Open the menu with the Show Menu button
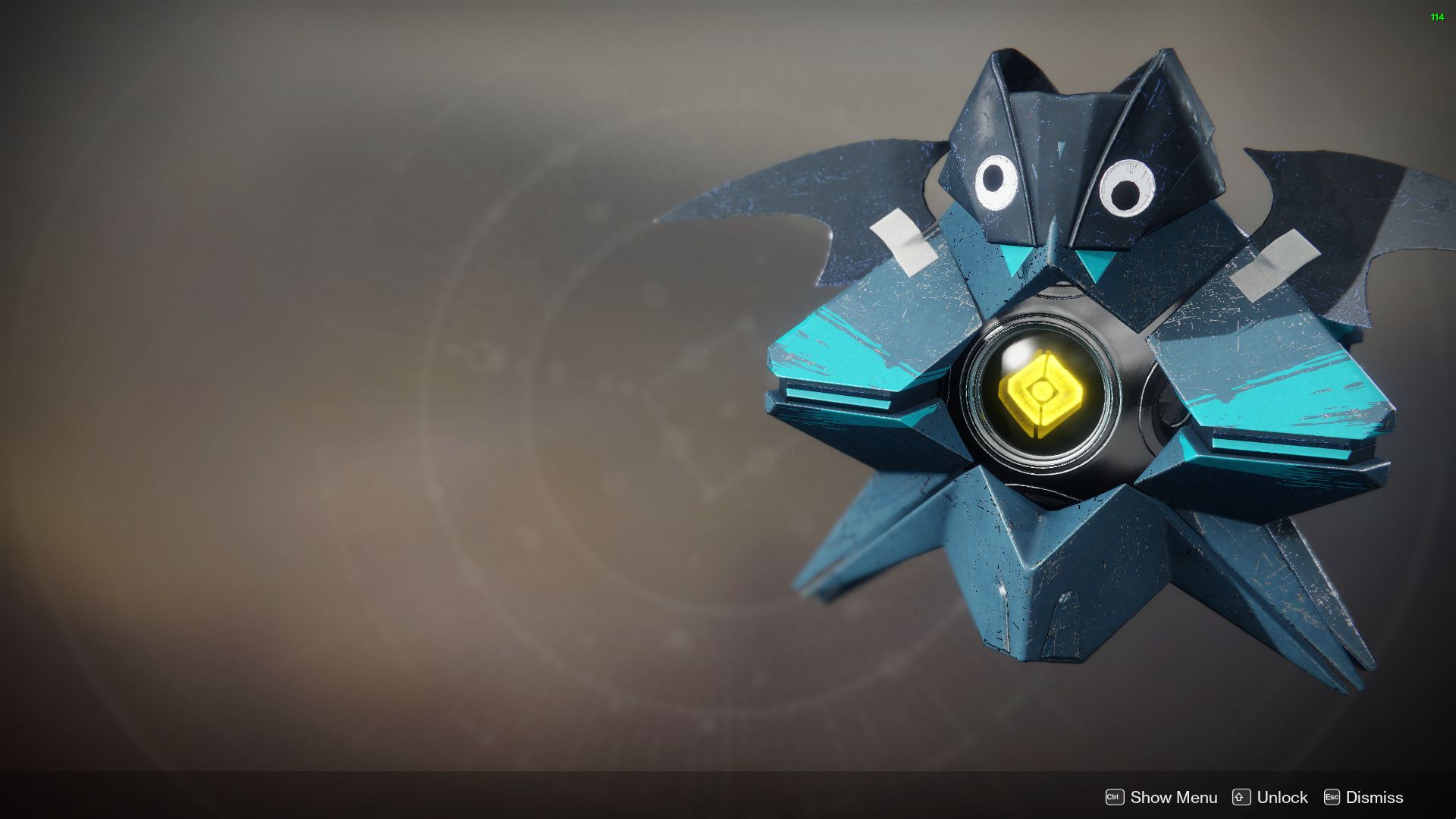The width and height of the screenshot is (1456, 819). click(1173, 797)
